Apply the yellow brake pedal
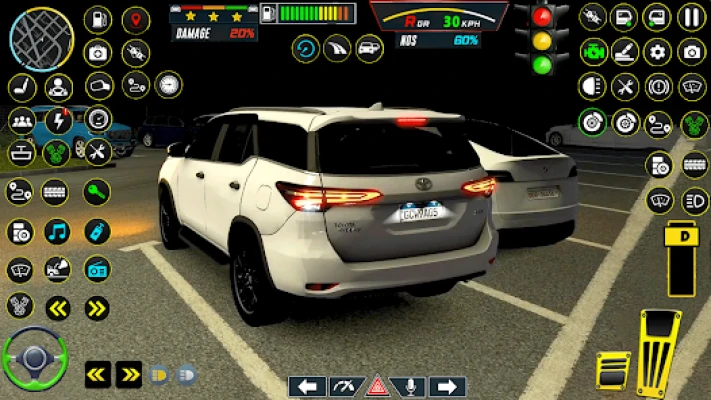This screenshot has width=711, height=400. pyautogui.click(x=613, y=372)
